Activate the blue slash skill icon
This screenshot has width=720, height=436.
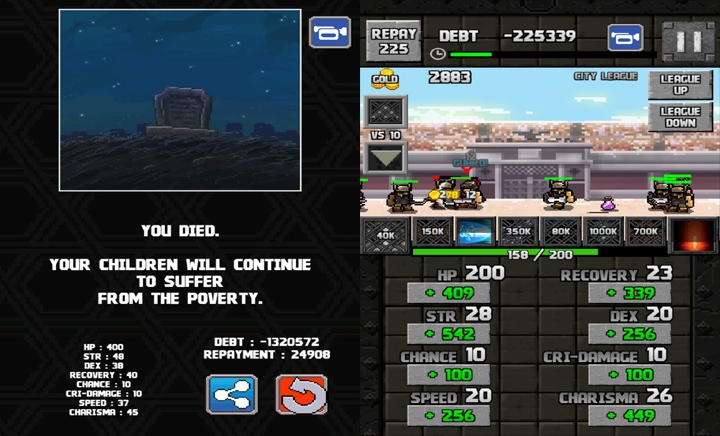(x=476, y=232)
